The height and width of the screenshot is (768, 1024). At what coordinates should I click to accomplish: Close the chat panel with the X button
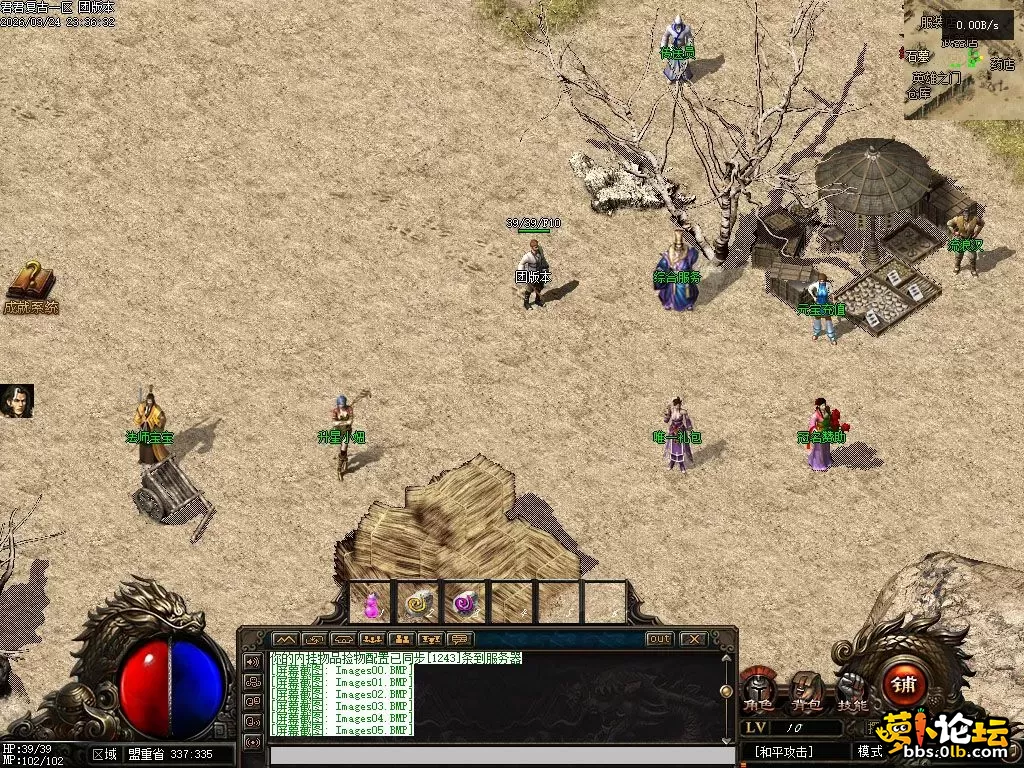[x=693, y=639]
